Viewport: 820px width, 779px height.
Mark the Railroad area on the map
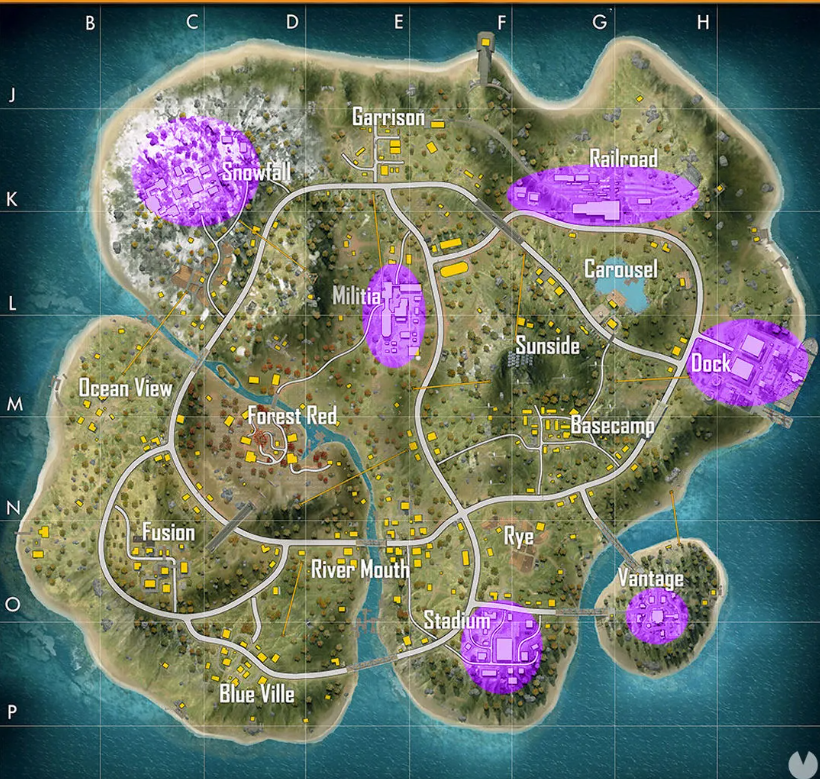(x=623, y=159)
